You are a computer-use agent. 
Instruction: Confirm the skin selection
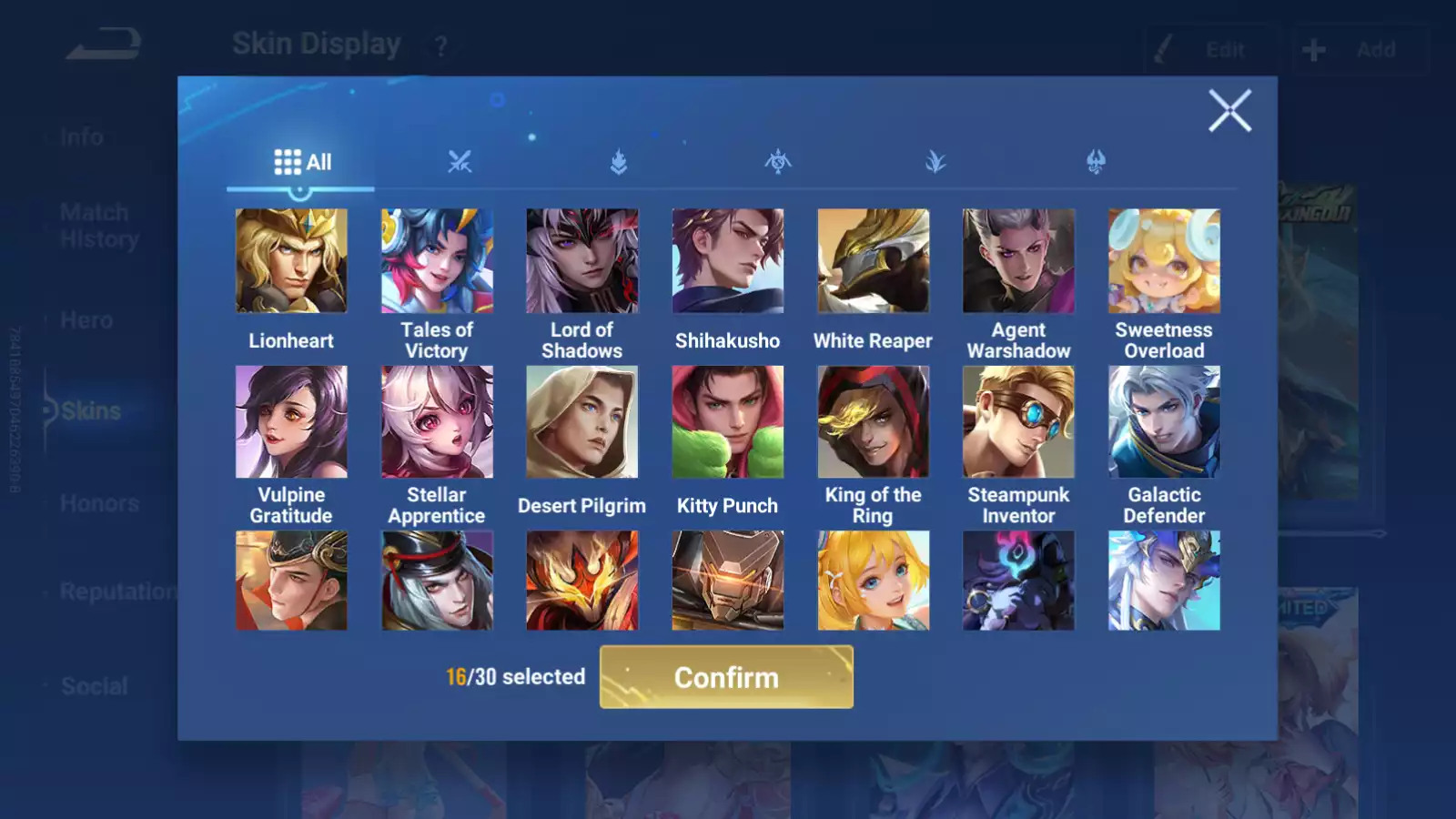click(726, 677)
